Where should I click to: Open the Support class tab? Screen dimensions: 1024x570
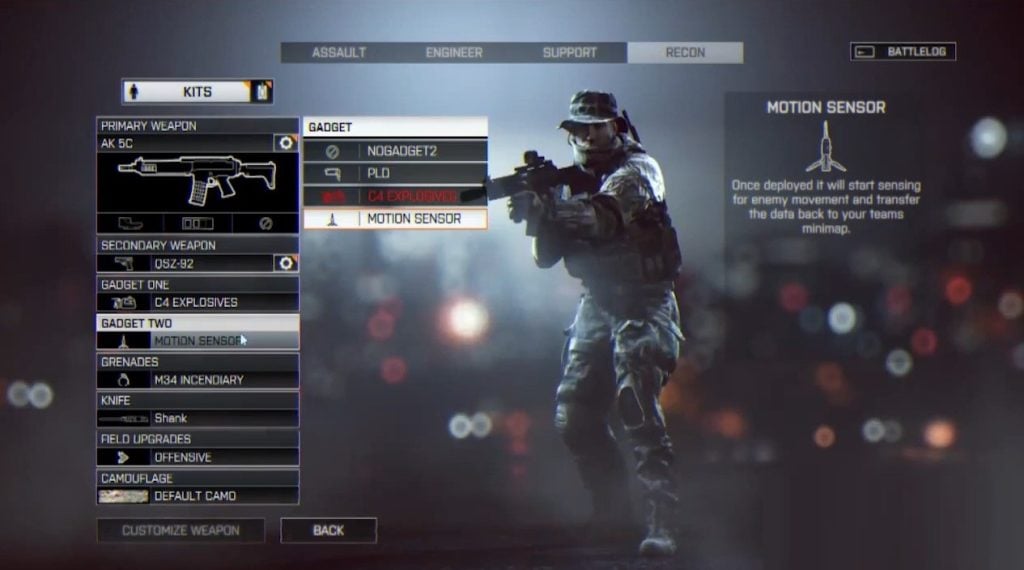(x=569, y=53)
